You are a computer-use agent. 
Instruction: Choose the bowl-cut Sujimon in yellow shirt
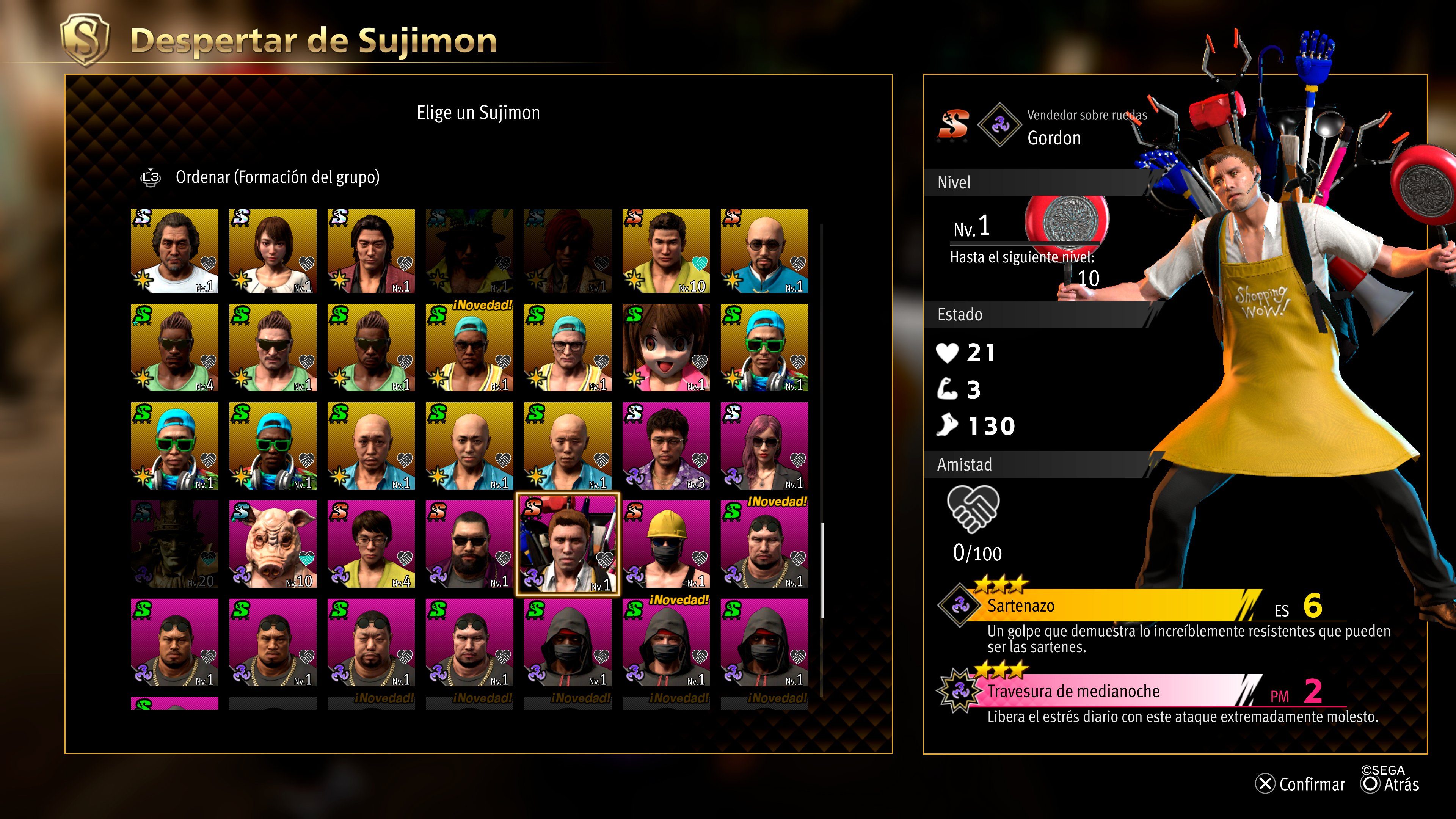coord(371,544)
